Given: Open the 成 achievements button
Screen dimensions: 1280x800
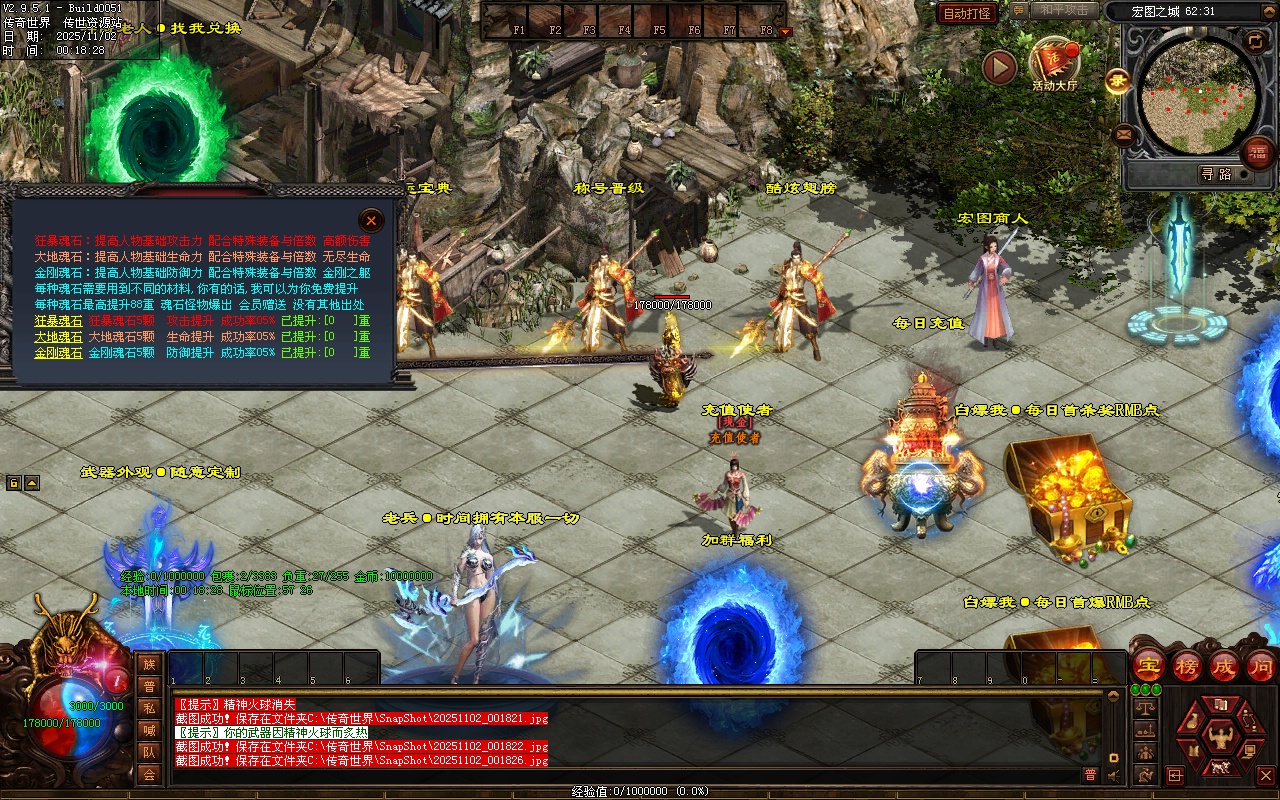Looking at the screenshot, I should pyautogui.click(x=1225, y=666).
